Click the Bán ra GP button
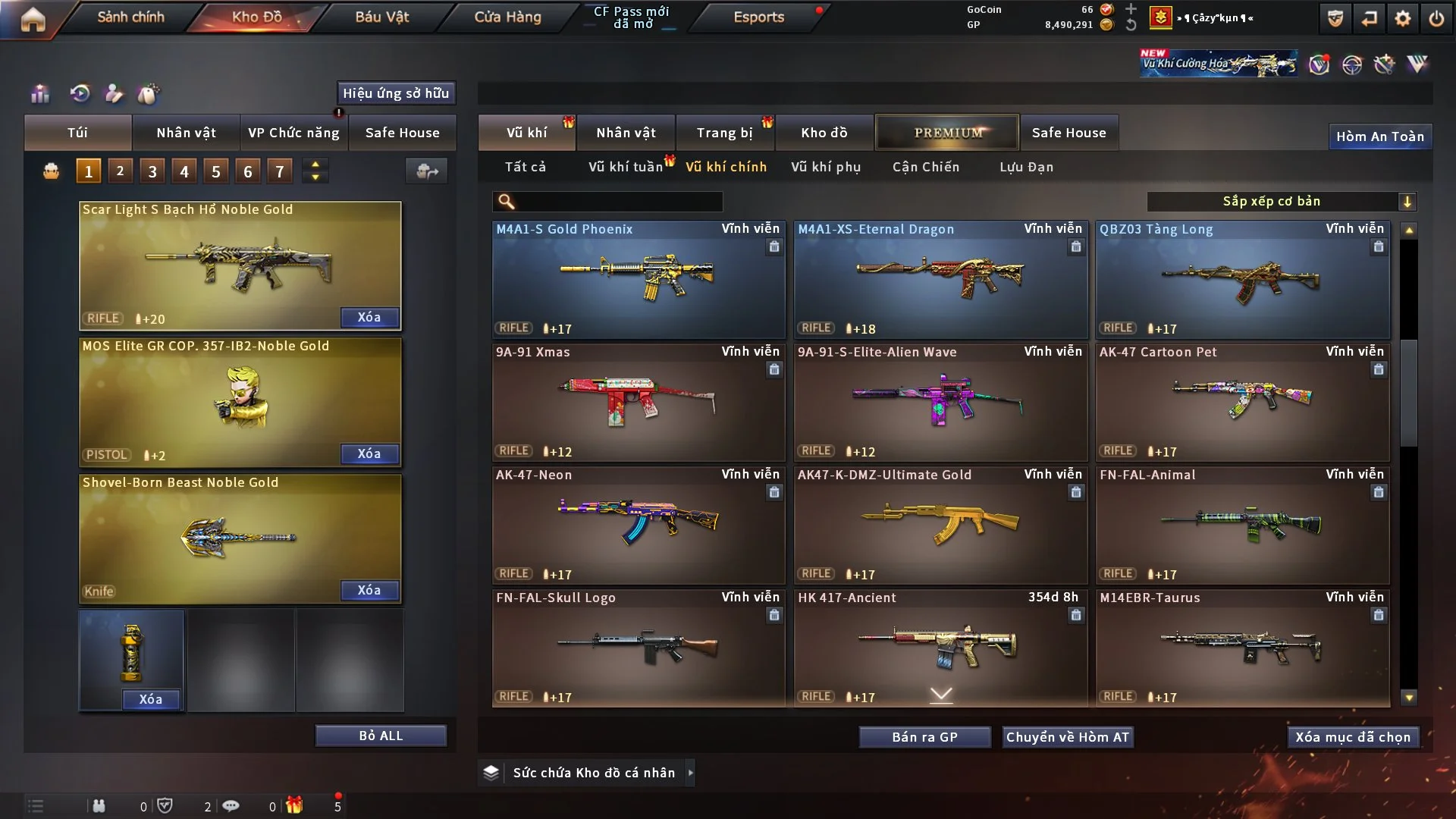Image resolution: width=1456 pixels, height=819 pixels. [x=924, y=737]
